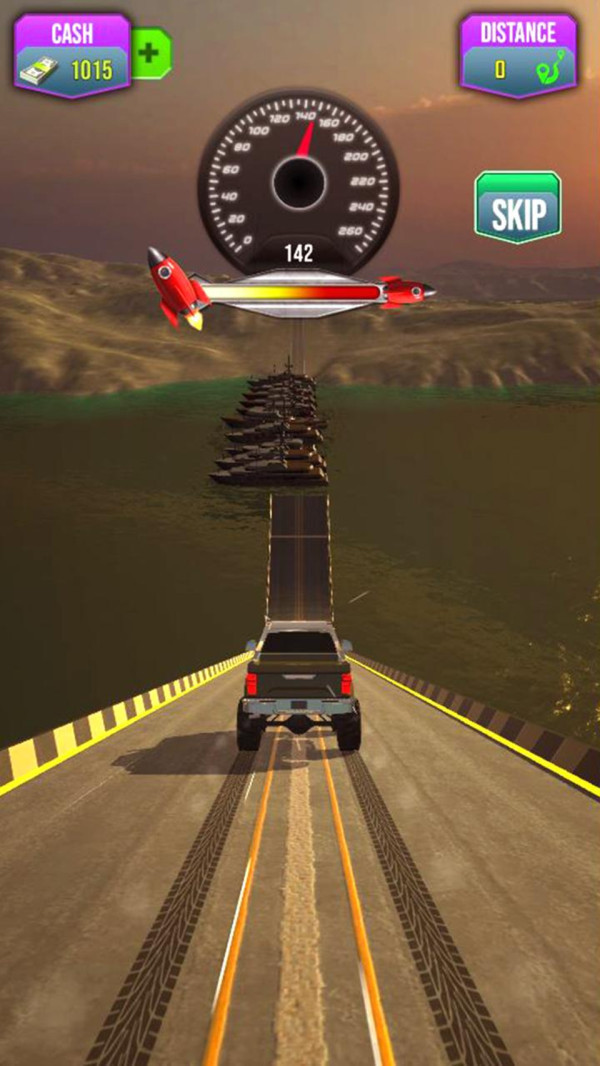Tap the green SKIP button
Screen dimensions: 600x1066
(517, 209)
